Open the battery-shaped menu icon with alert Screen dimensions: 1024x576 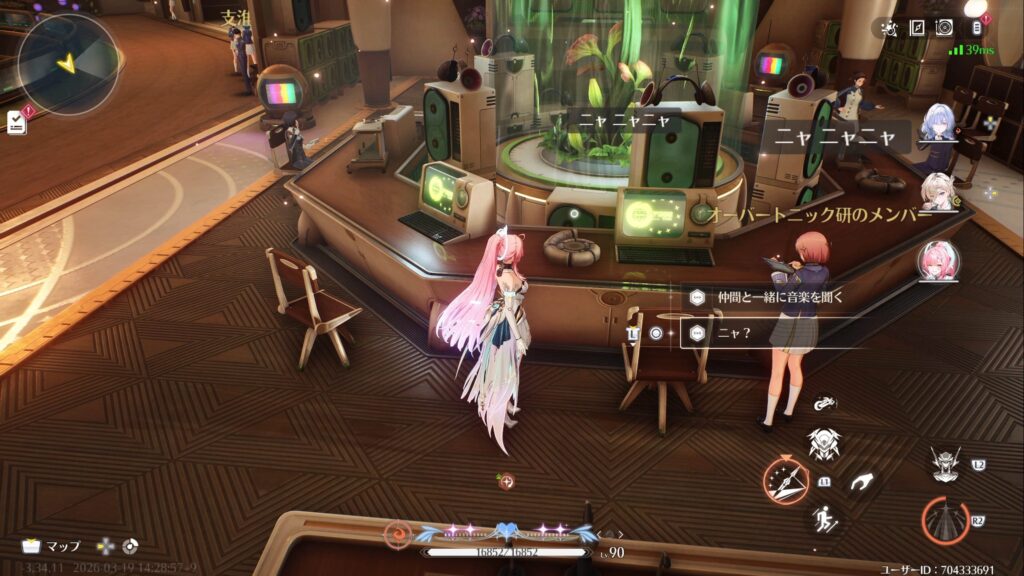tap(977, 27)
